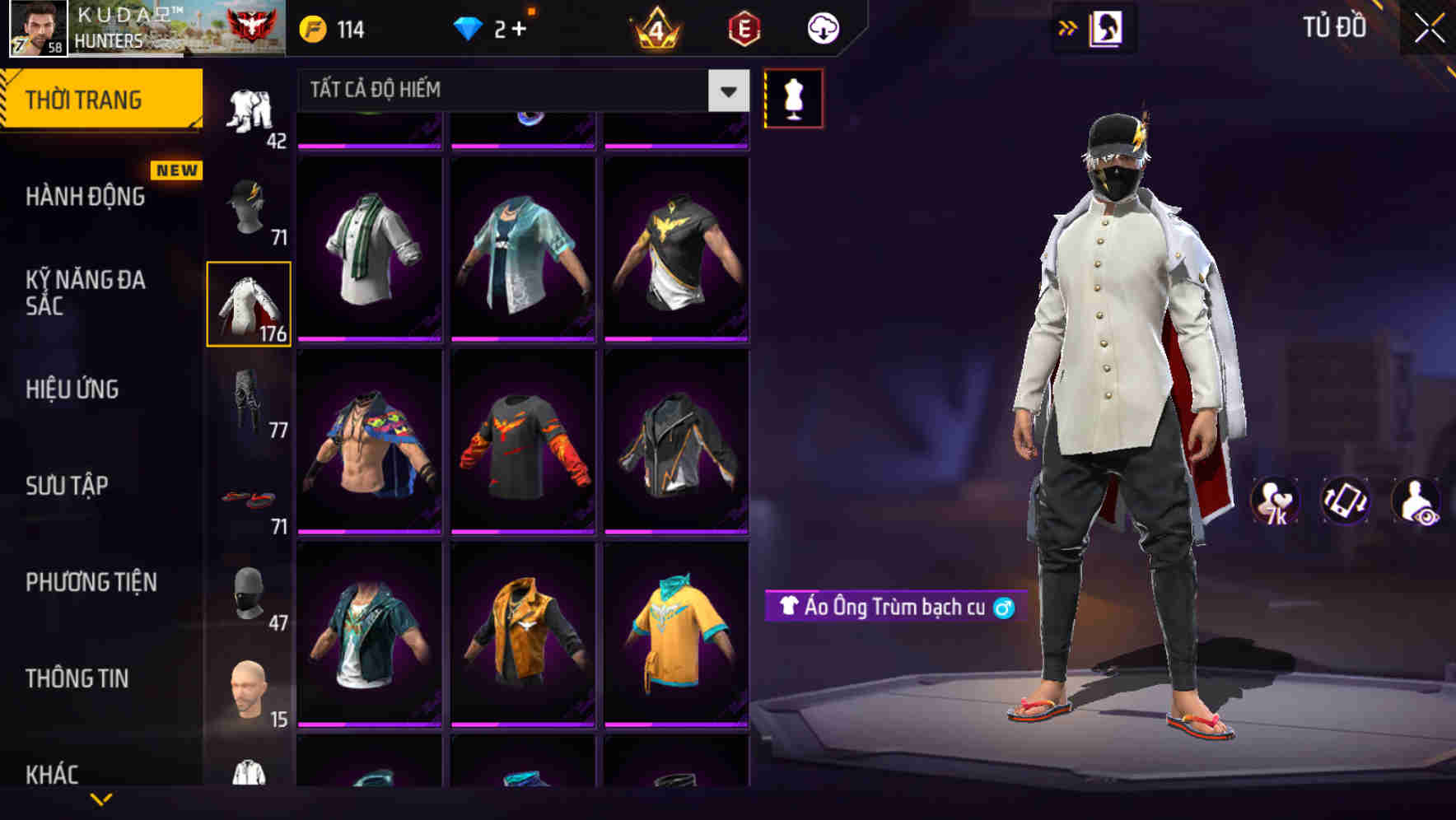Select the mask category with count 47

[249, 589]
